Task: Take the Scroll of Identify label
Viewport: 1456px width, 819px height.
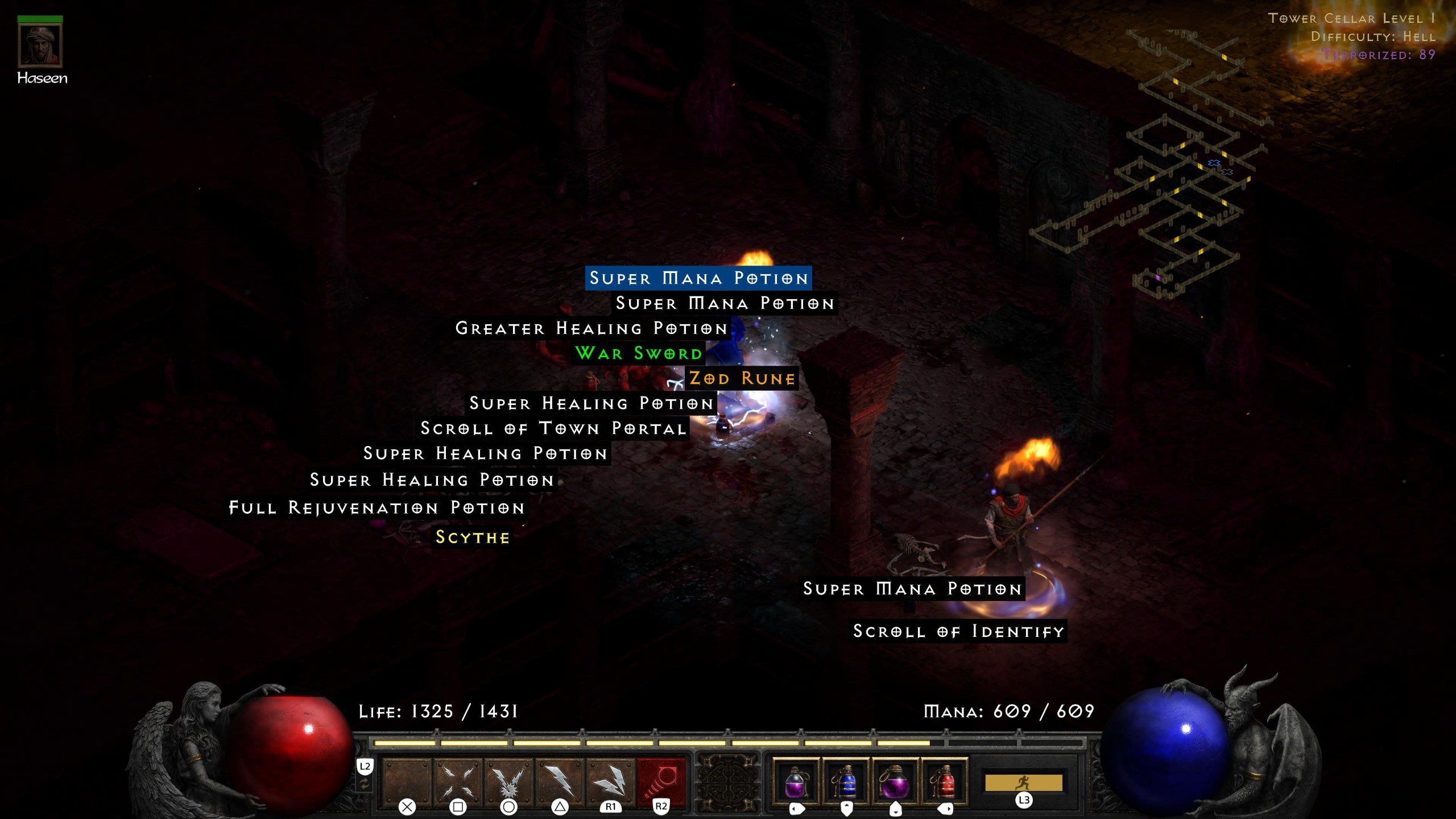Action: (x=958, y=631)
